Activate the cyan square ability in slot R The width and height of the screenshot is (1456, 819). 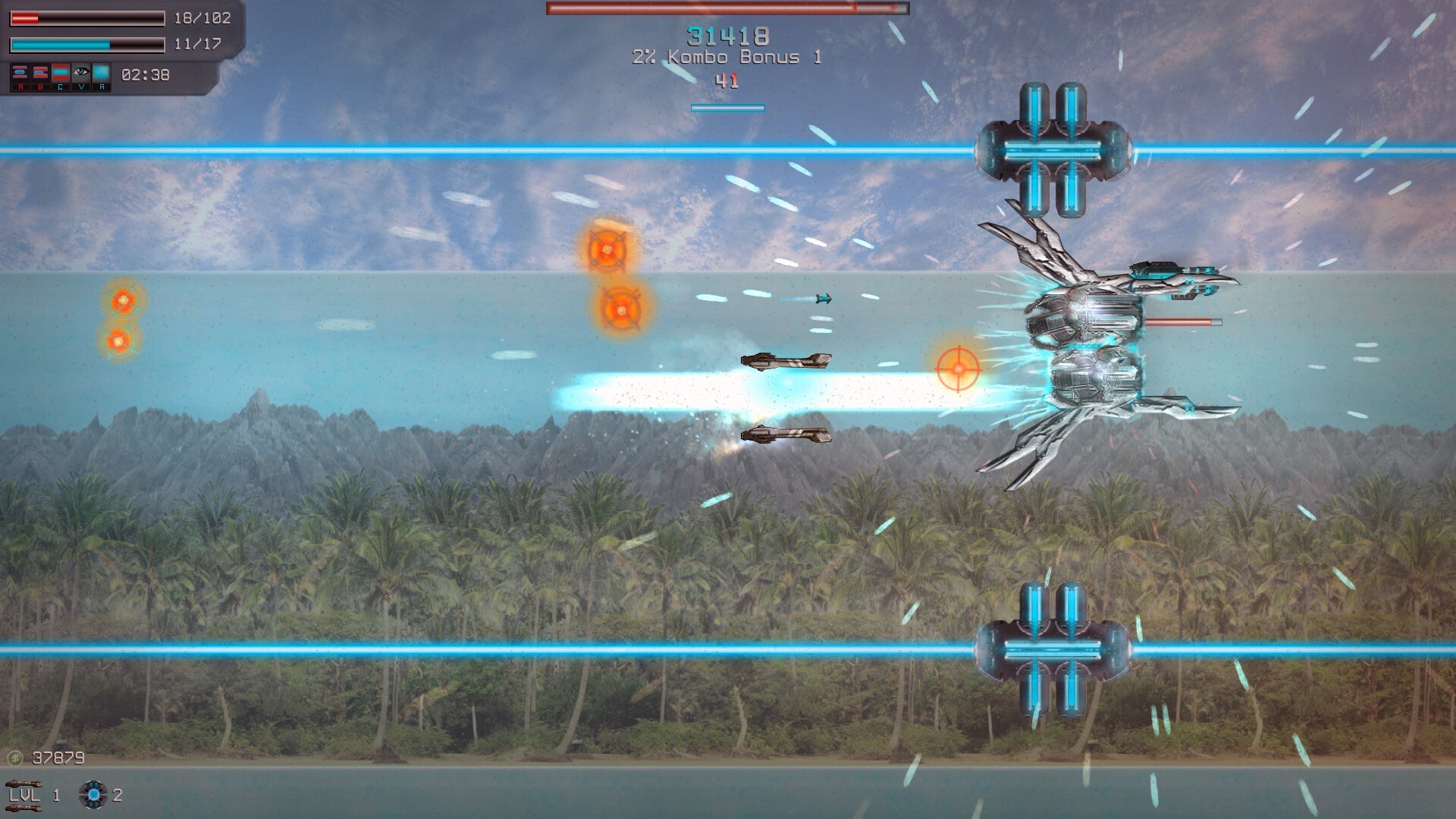[102, 72]
